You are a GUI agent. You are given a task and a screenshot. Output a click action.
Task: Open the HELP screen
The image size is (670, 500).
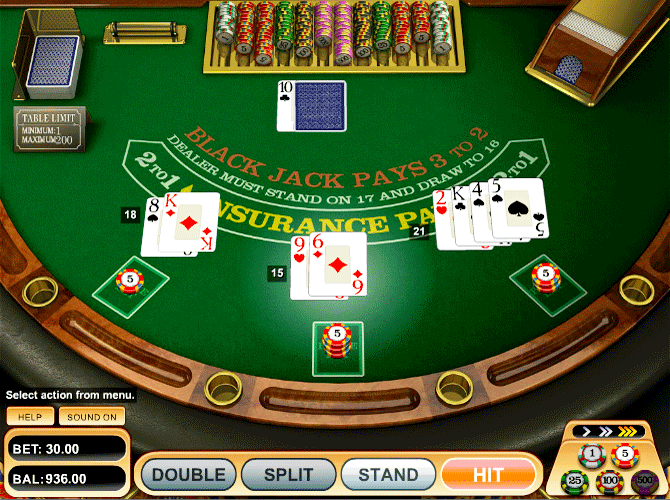coord(29,416)
